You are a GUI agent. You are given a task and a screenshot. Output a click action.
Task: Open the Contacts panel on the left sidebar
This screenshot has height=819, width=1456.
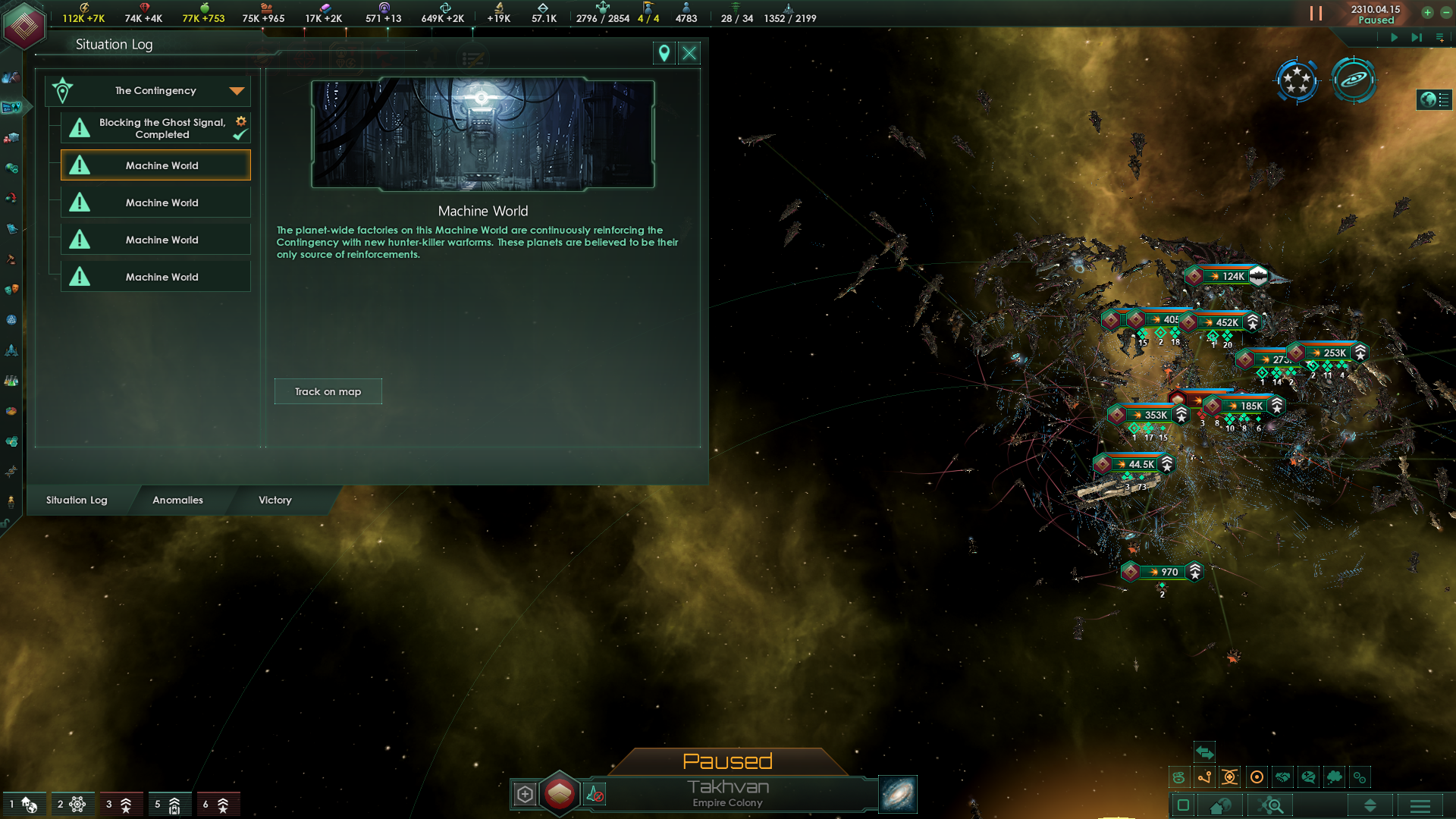pos(11,77)
